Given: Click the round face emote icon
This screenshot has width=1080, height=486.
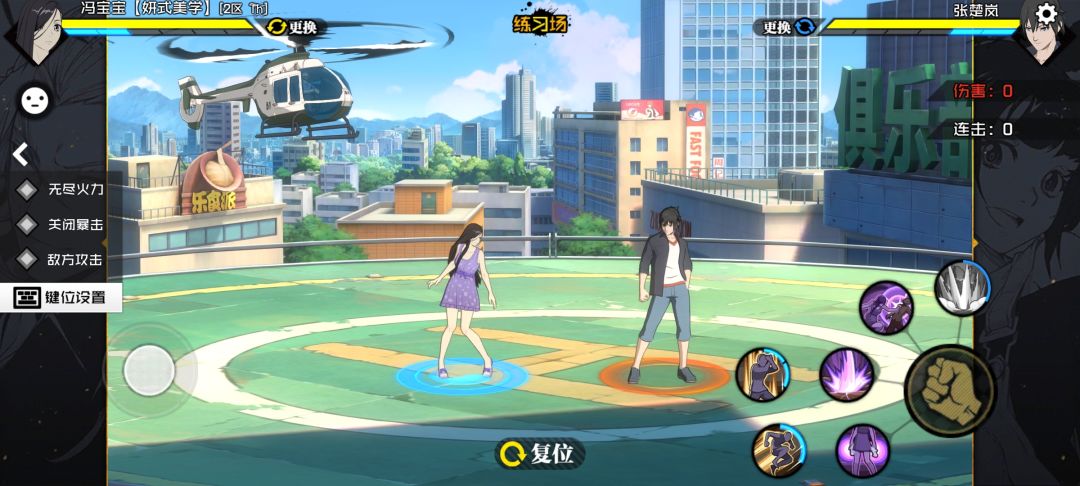Looking at the screenshot, I should point(35,99).
